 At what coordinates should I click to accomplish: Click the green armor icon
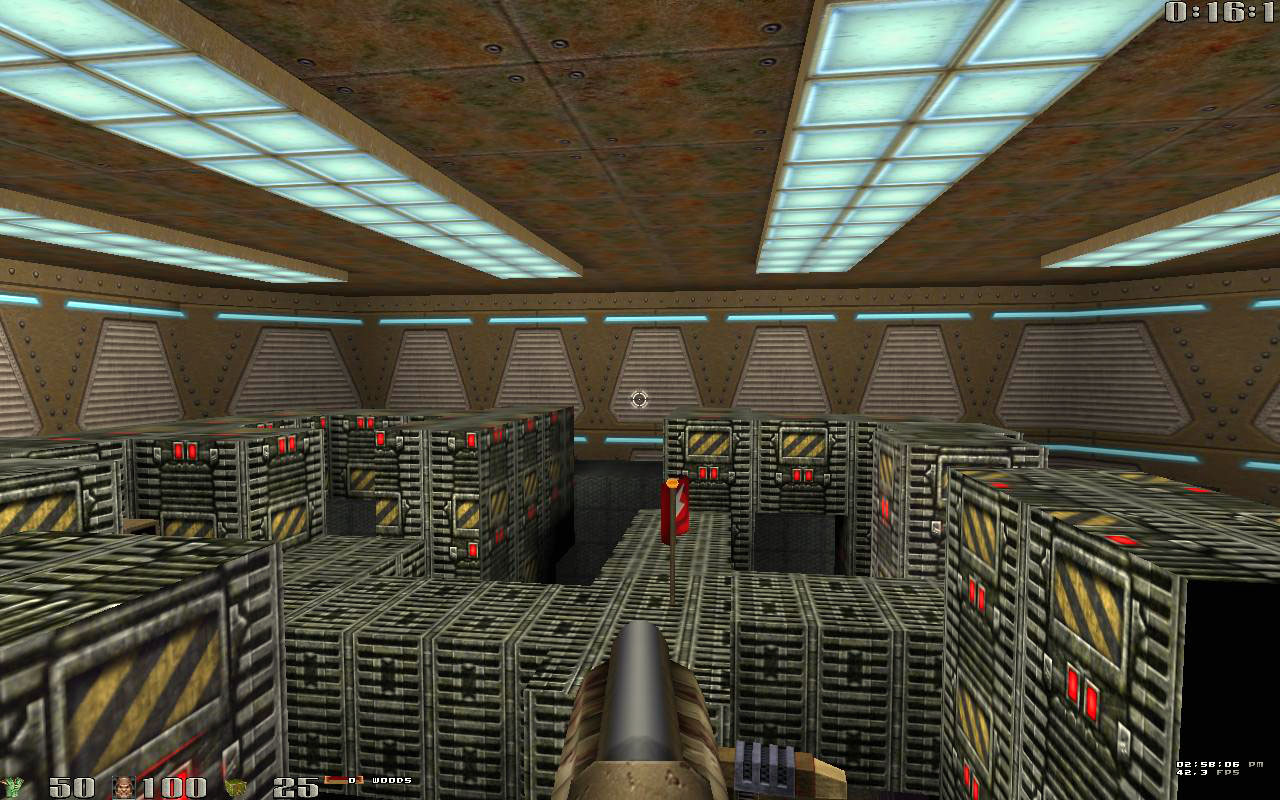point(13,787)
